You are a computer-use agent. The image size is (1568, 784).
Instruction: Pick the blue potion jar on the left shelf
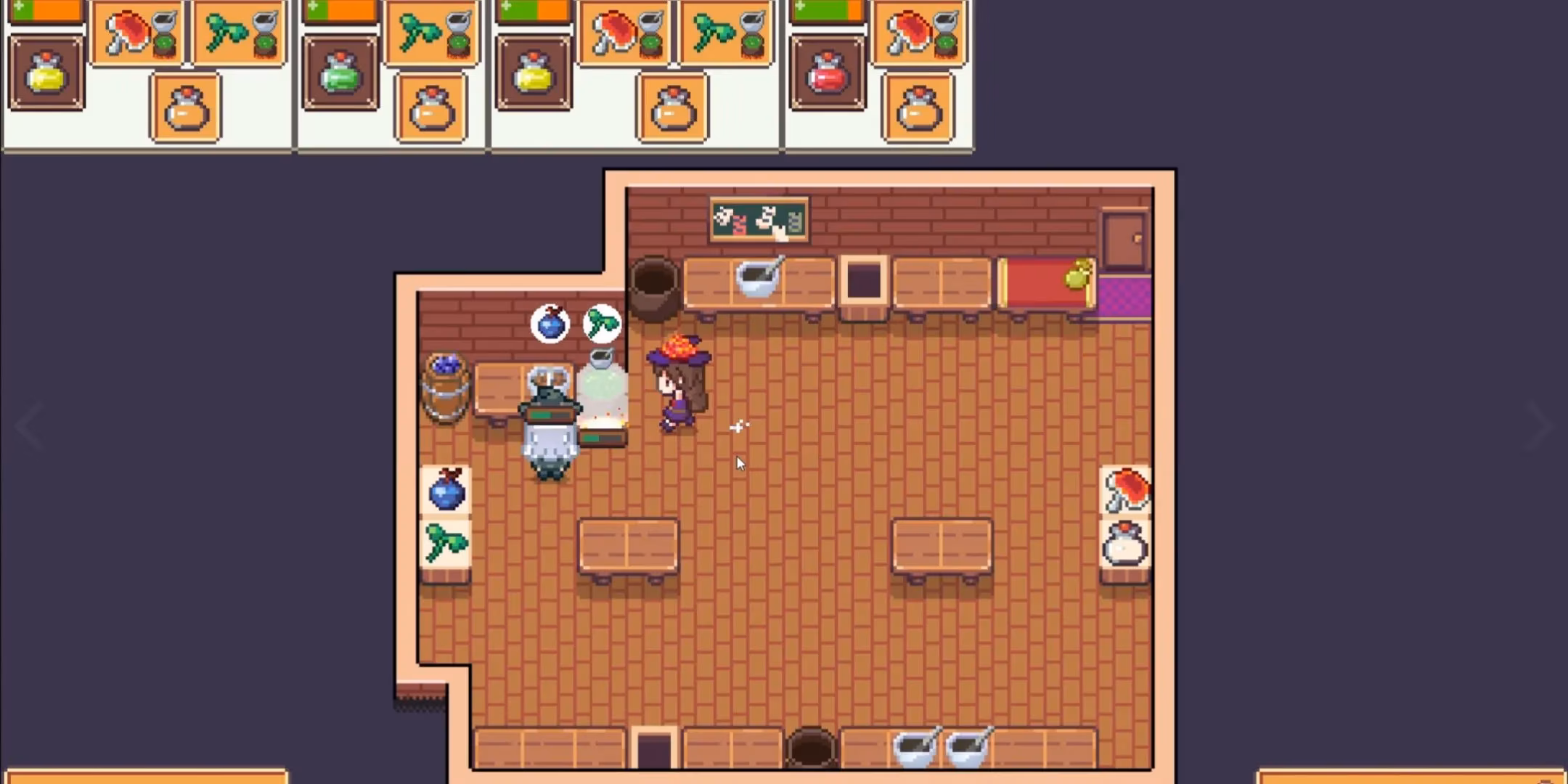click(446, 494)
